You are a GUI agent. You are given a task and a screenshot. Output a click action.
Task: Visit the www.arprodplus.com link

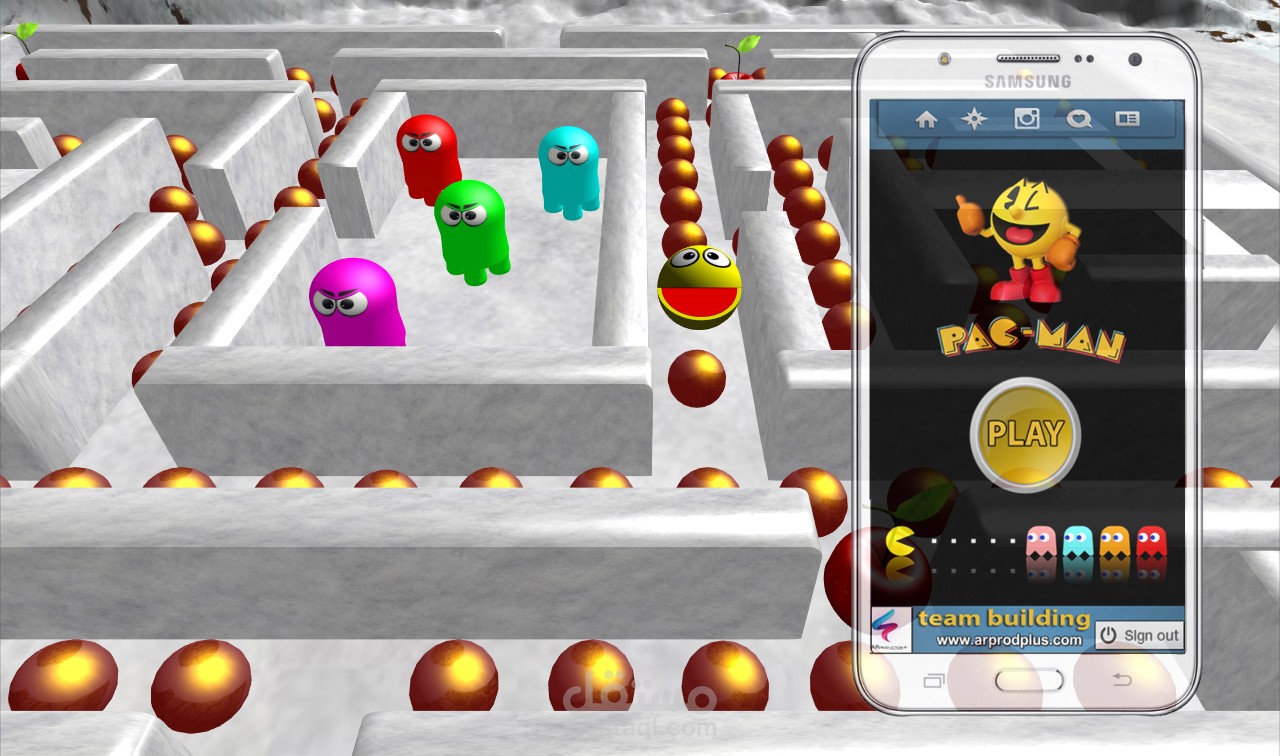pyautogui.click(x=1010, y=640)
